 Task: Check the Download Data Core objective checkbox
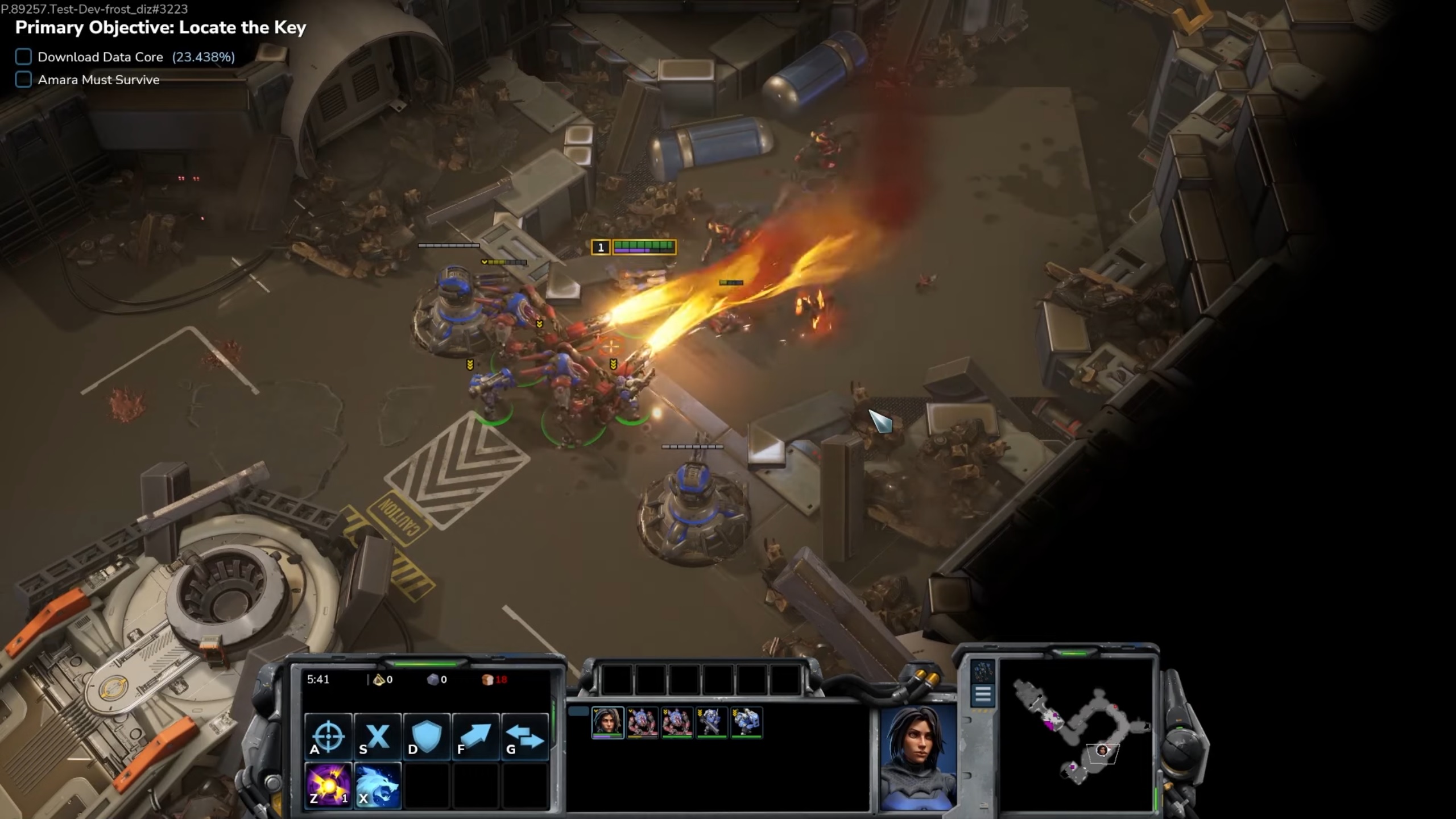(23, 56)
